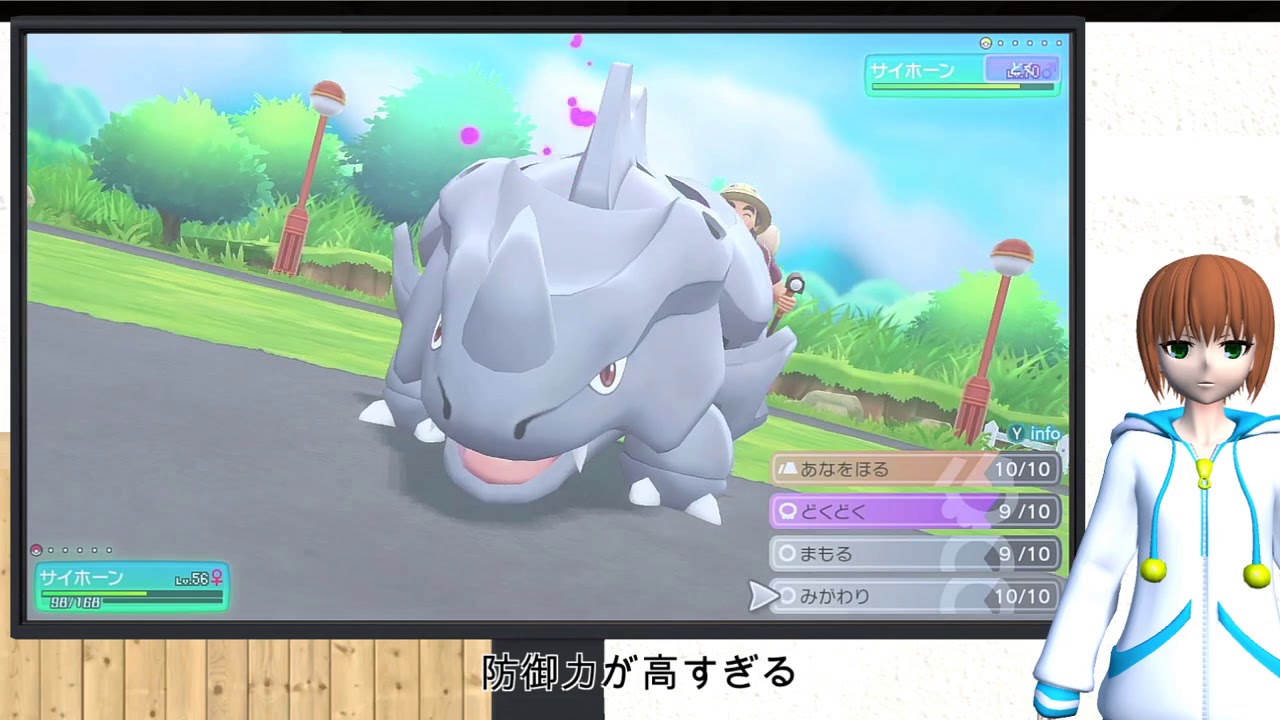Click the yellow Y button icon near info

pyautogui.click(x=1015, y=434)
